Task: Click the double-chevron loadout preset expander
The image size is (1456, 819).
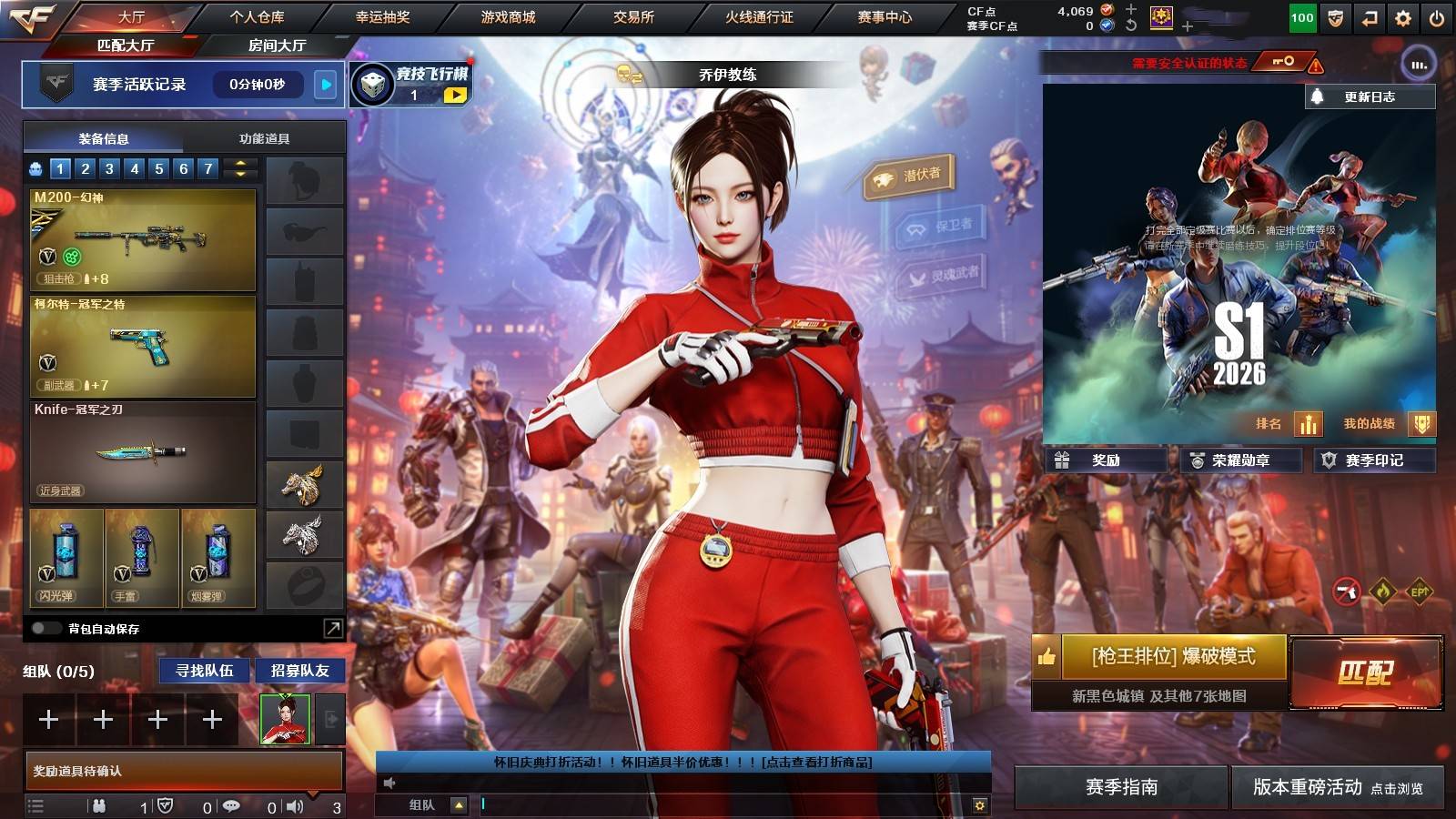Action: pyautogui.click(x=238, y=168)
